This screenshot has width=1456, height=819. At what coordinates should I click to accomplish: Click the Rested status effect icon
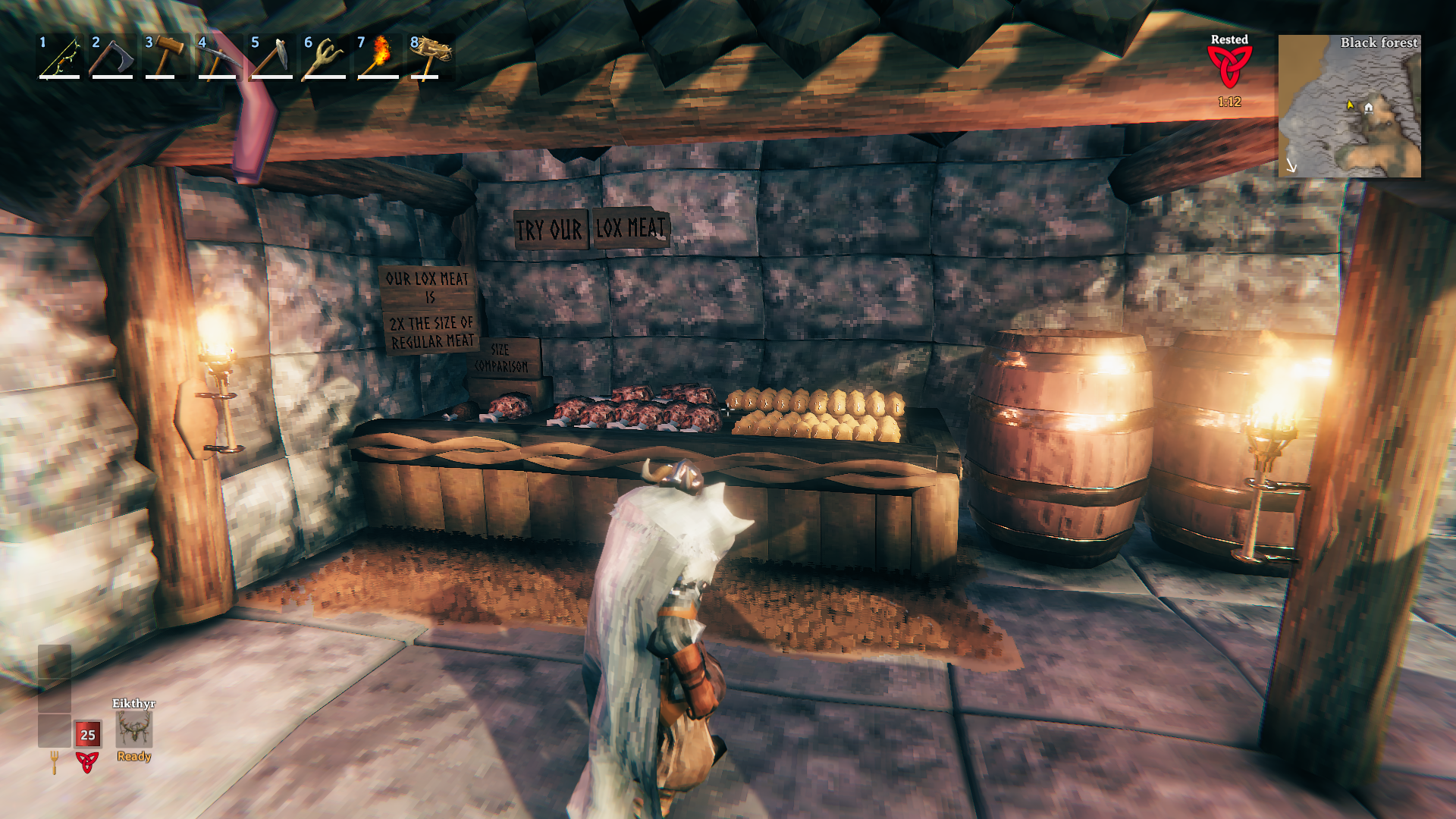click(1229, 67)
